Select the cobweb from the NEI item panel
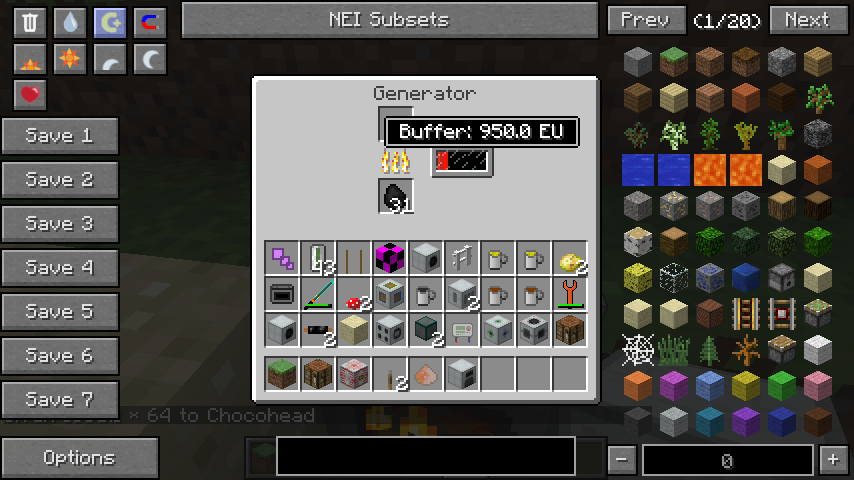 638,350
